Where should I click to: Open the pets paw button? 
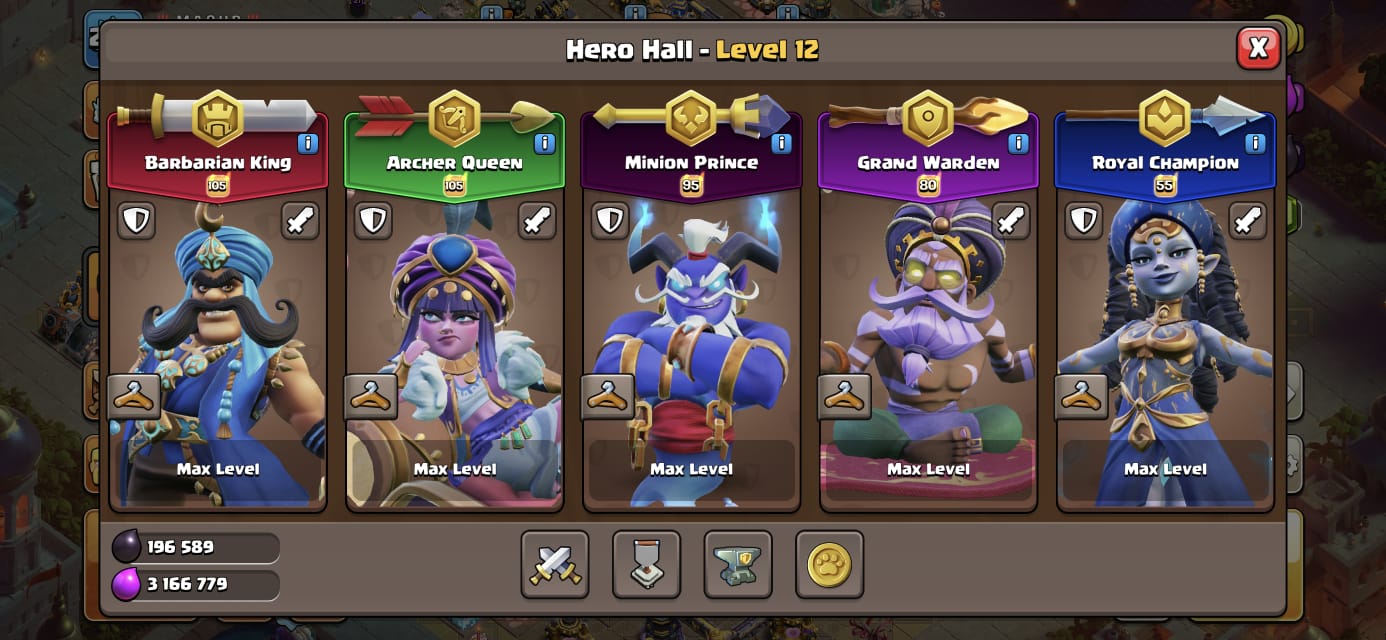[x=829, y=565]
